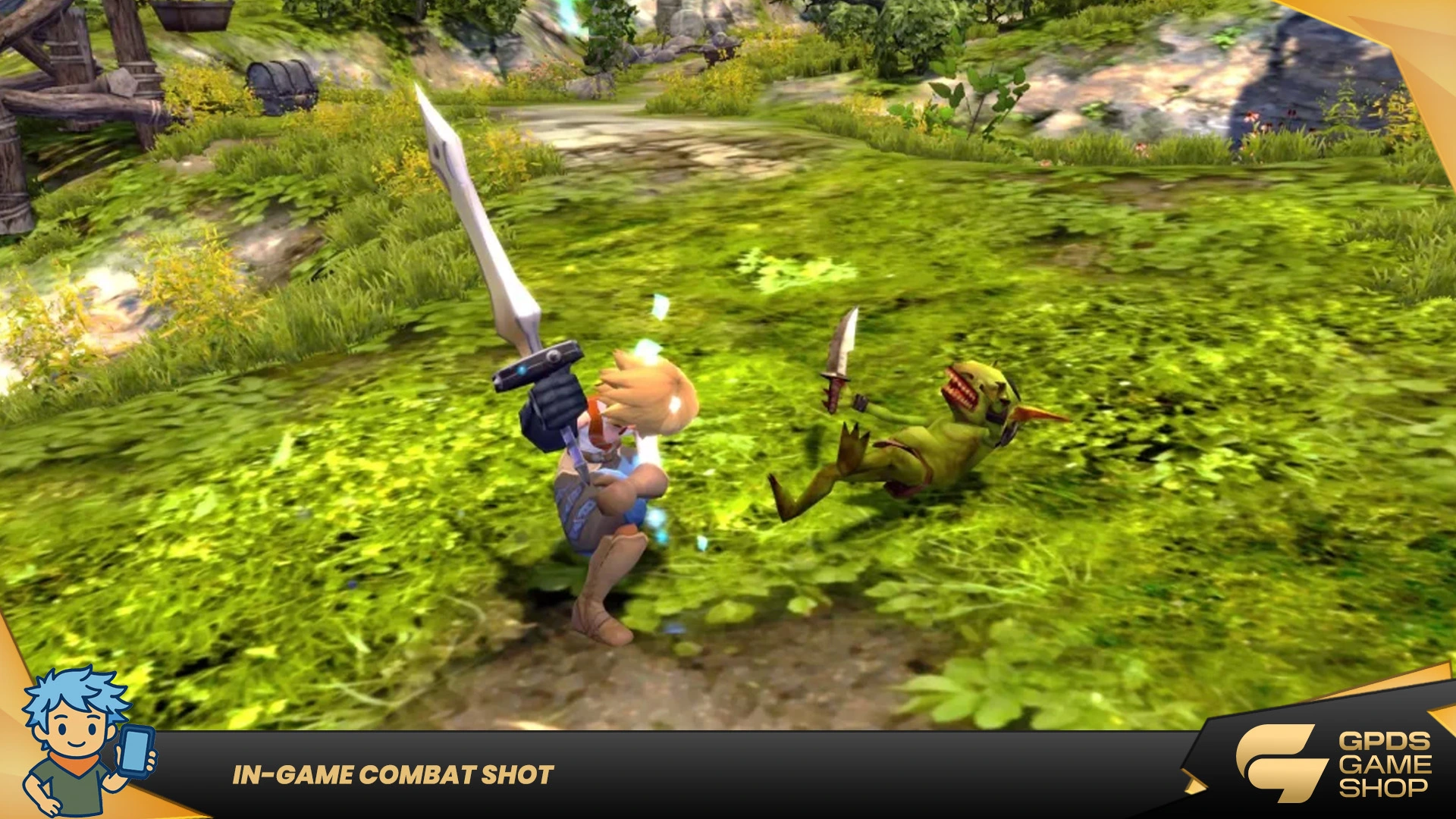Click the GPDS Game Shop logo
Screen dimensions: 1456x819
pyautogui.click(x=1332, y=763)
